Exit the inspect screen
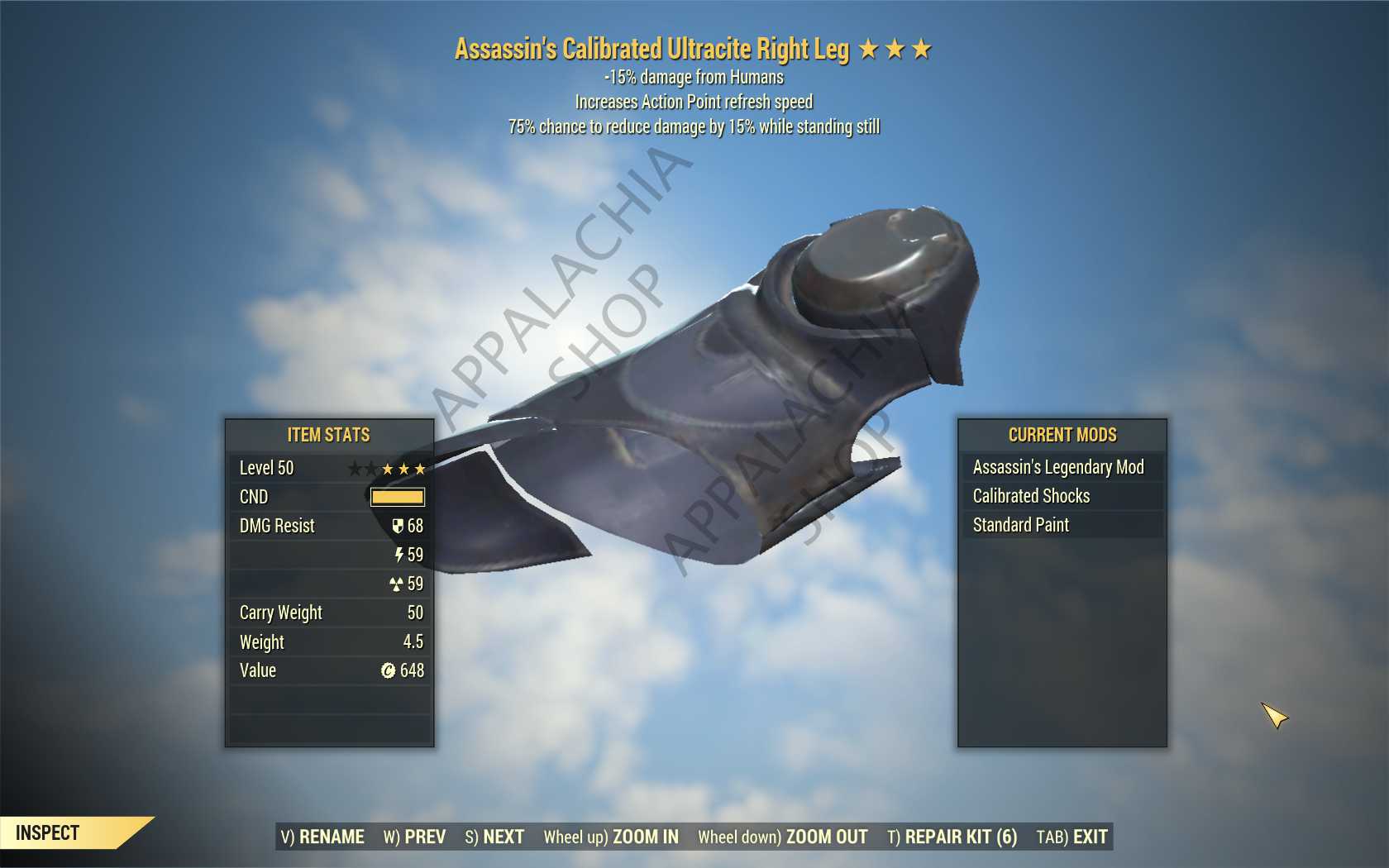1389x868 pixels. (x=1072, y=837)
